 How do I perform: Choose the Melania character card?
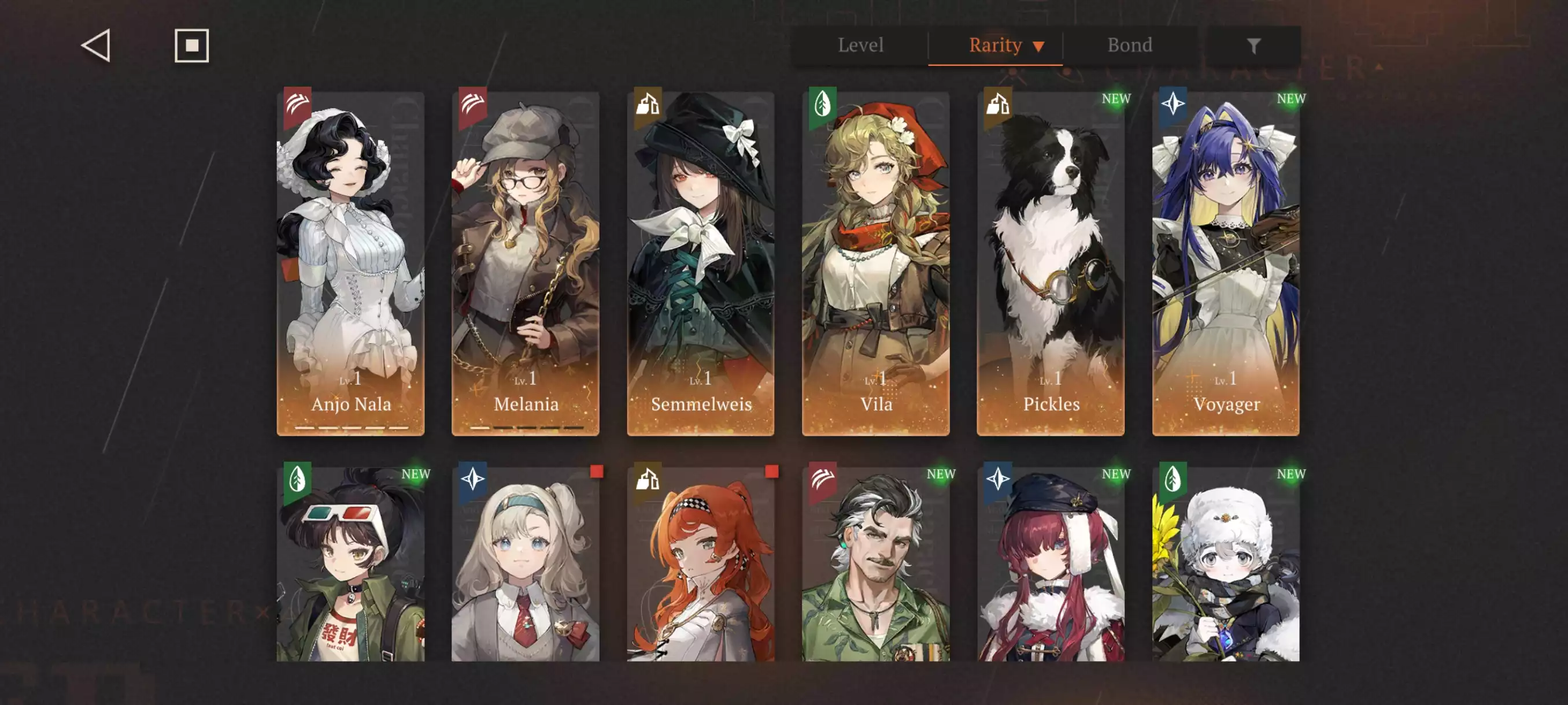pos(526,263)
